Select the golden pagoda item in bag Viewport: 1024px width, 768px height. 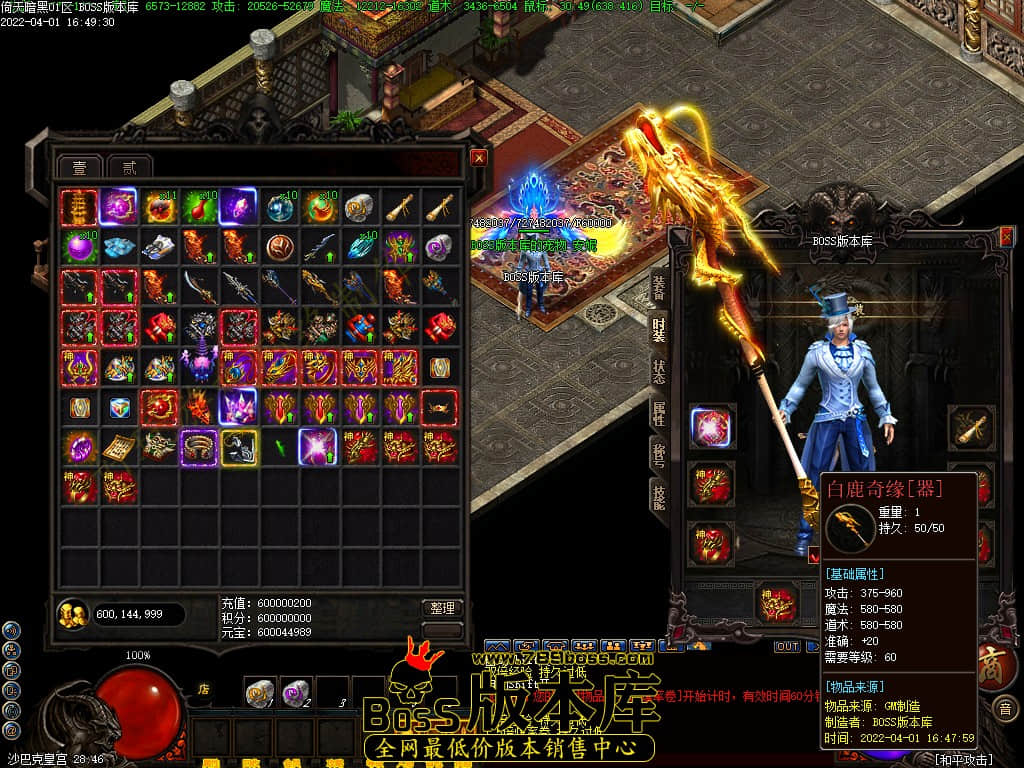79,207
